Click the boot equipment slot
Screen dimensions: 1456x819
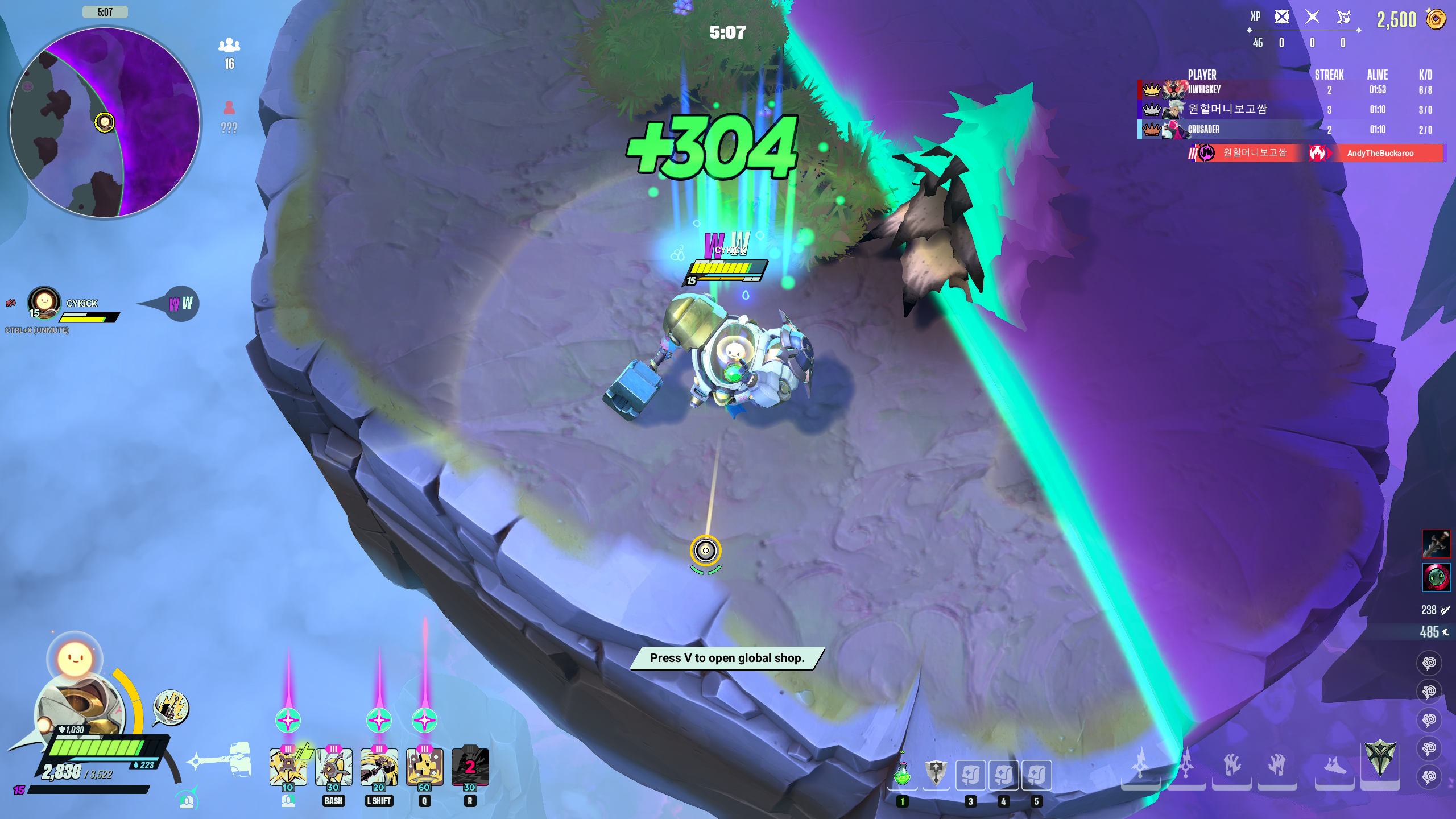[1334, 767]
